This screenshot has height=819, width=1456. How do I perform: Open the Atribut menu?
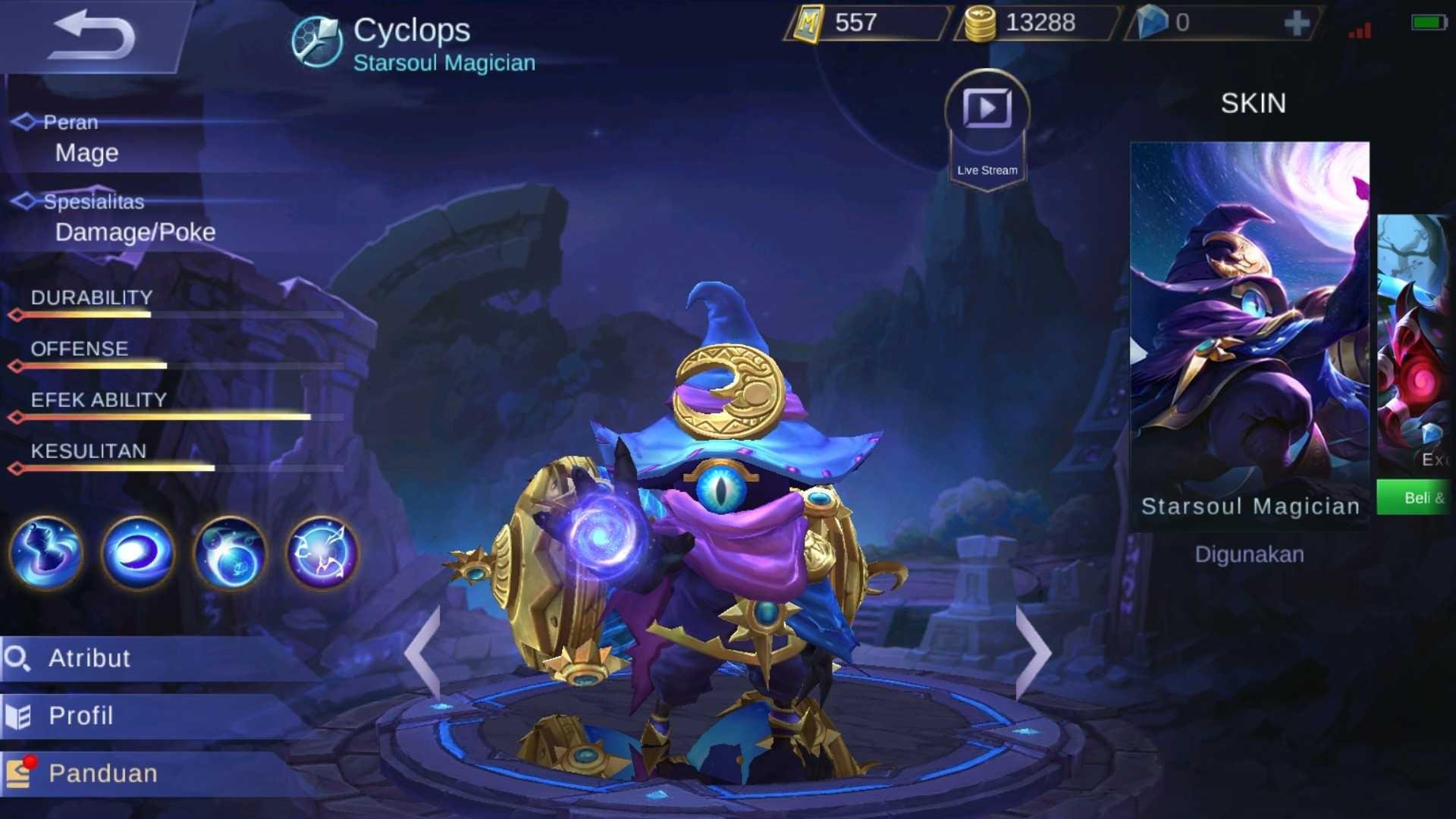click(89, 658)
